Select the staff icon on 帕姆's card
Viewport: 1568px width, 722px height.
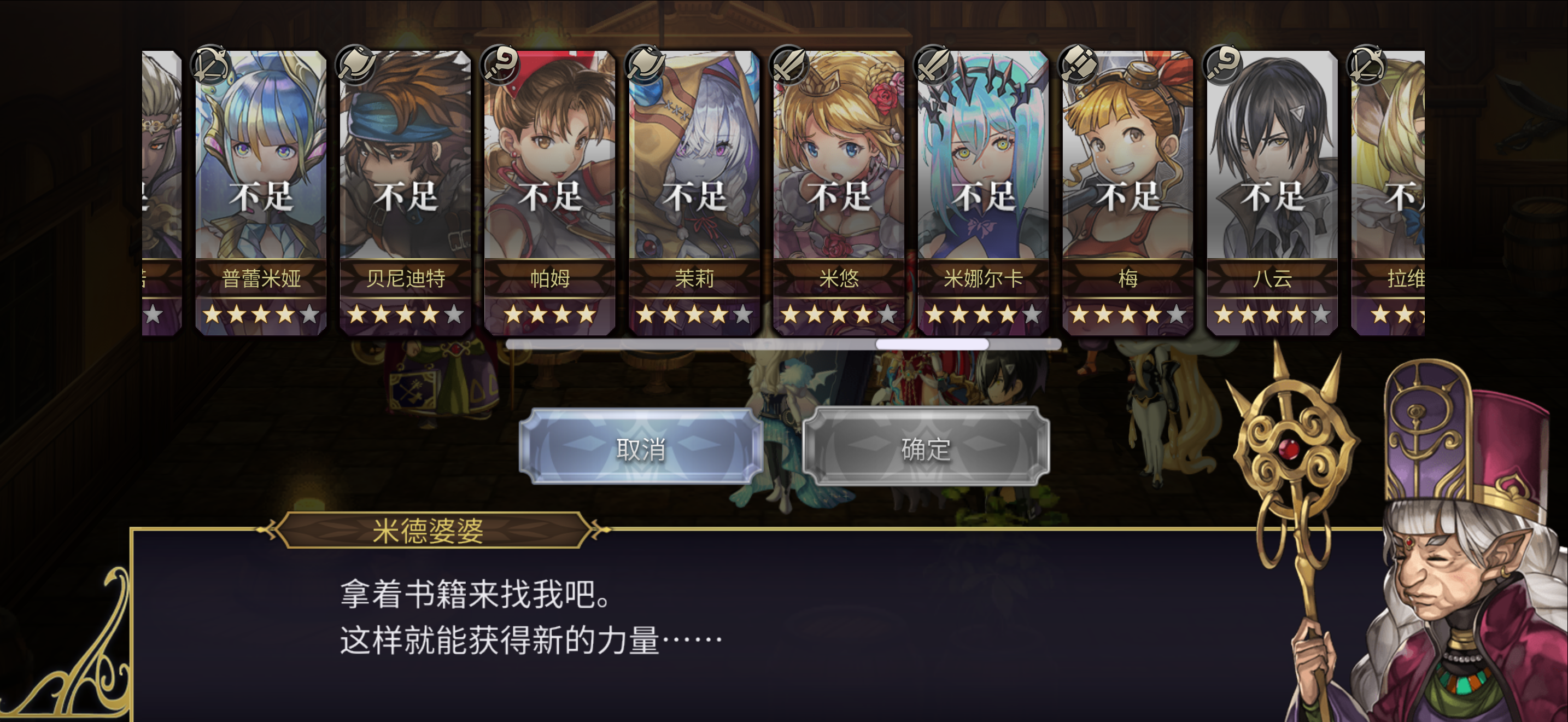click(x=500, y=65)
